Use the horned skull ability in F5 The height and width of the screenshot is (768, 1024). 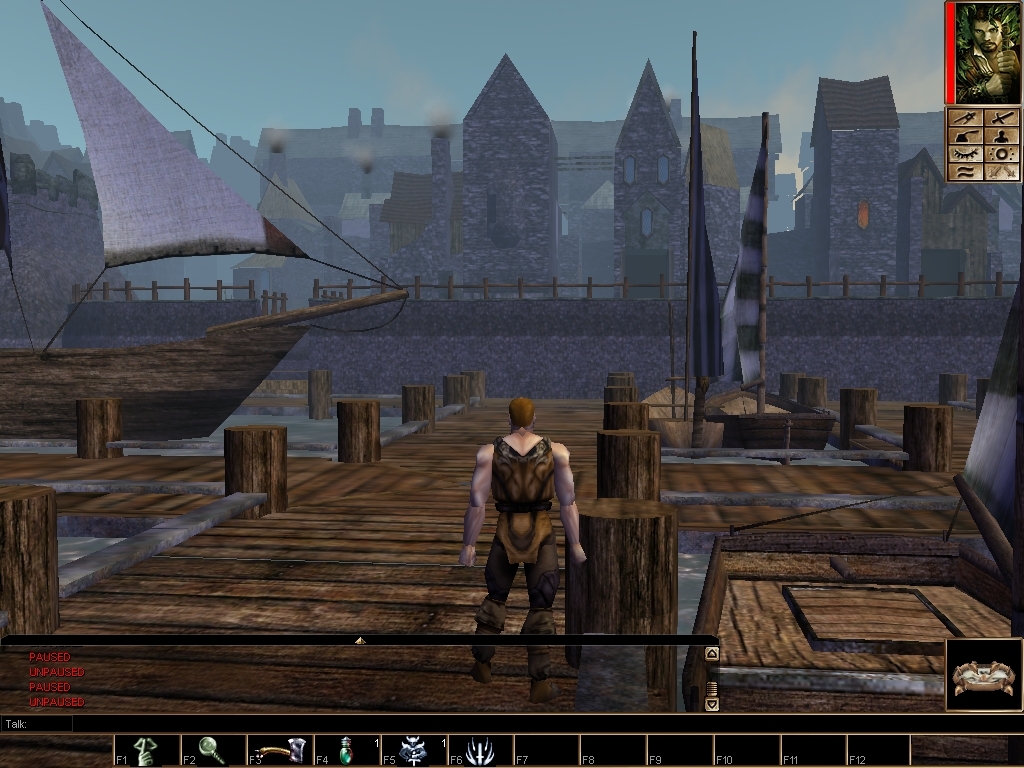tap(413, 750)
